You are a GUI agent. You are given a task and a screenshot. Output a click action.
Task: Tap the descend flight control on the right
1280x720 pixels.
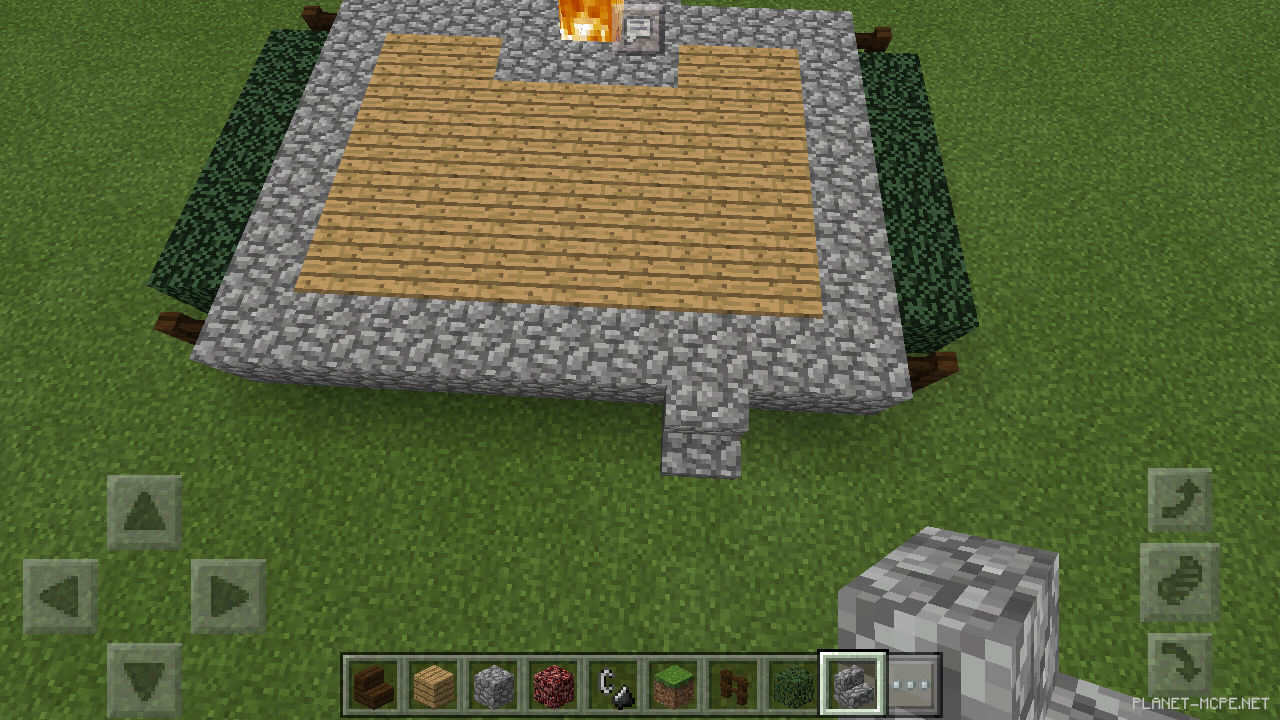click(x=1178, y=662)
